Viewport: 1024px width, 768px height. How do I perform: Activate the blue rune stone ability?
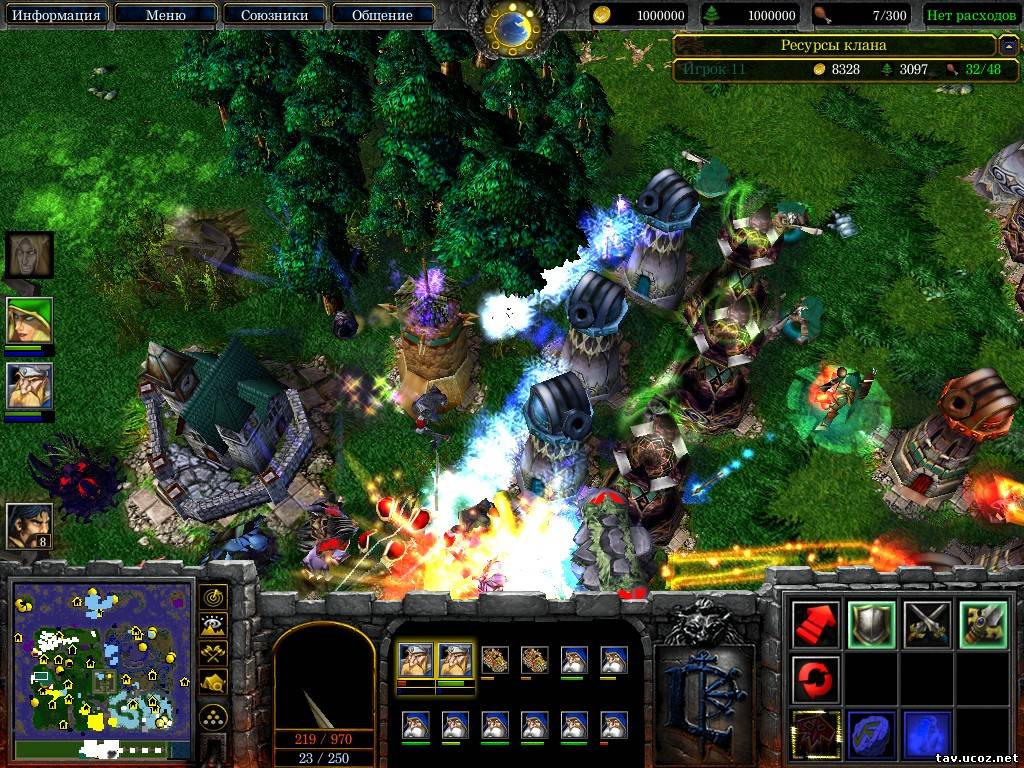tap(870, 734)
